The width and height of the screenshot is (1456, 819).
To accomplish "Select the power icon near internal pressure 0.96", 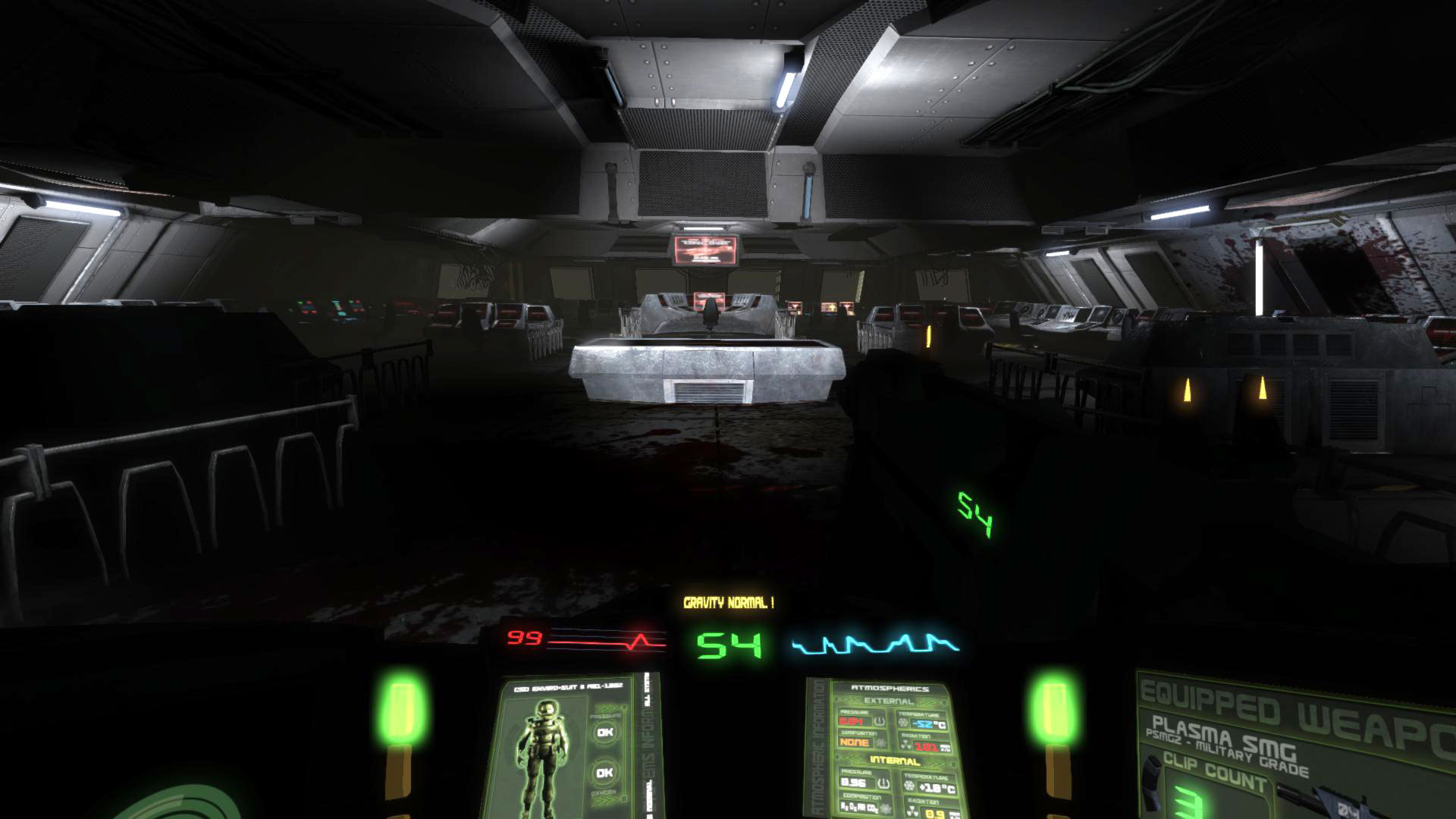I will pyautogui.click(x=885, y=783).
